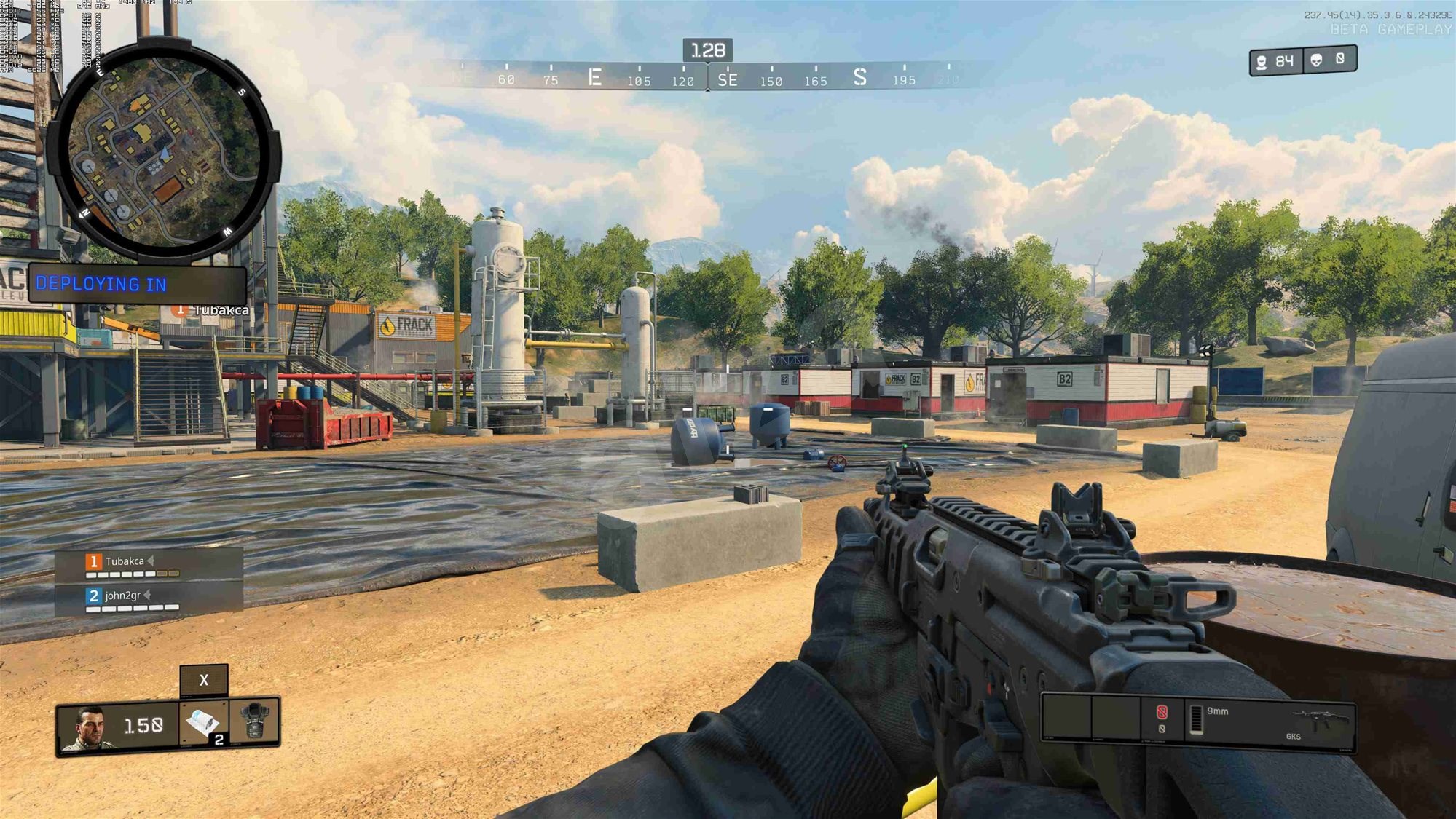Select the bandage healing item slot

click(203, 723)
